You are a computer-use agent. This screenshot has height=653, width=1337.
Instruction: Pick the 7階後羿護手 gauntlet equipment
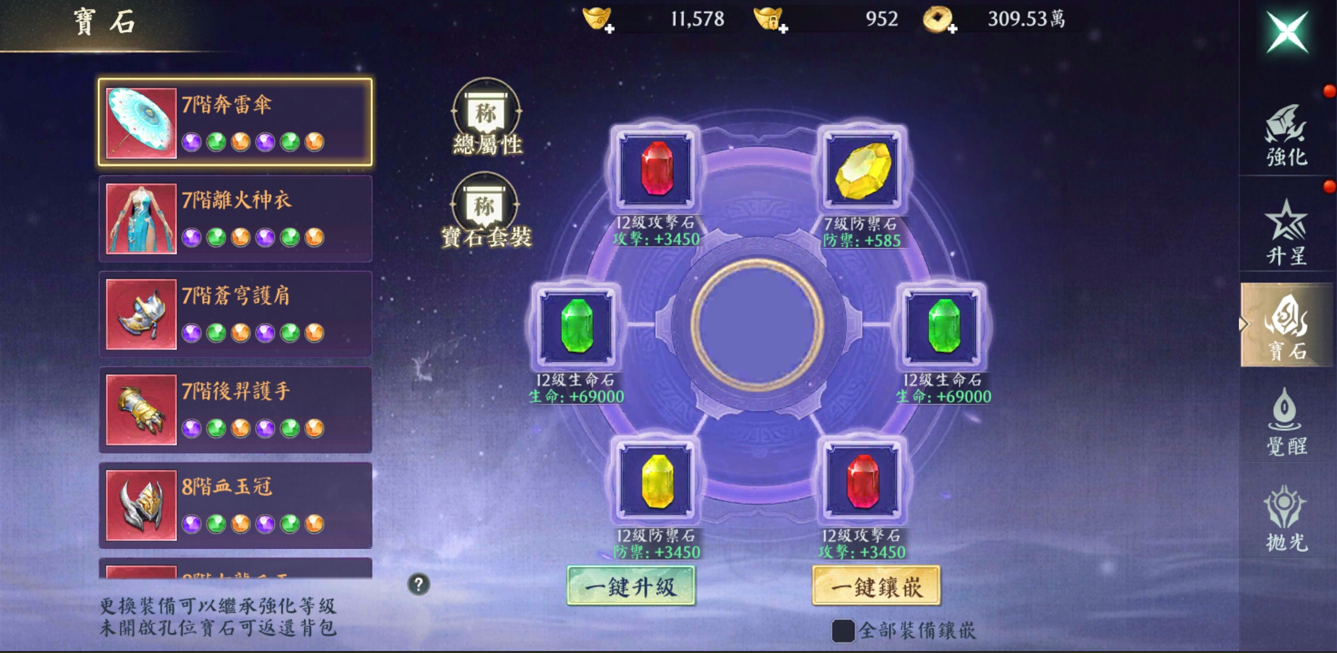point(235,410)
